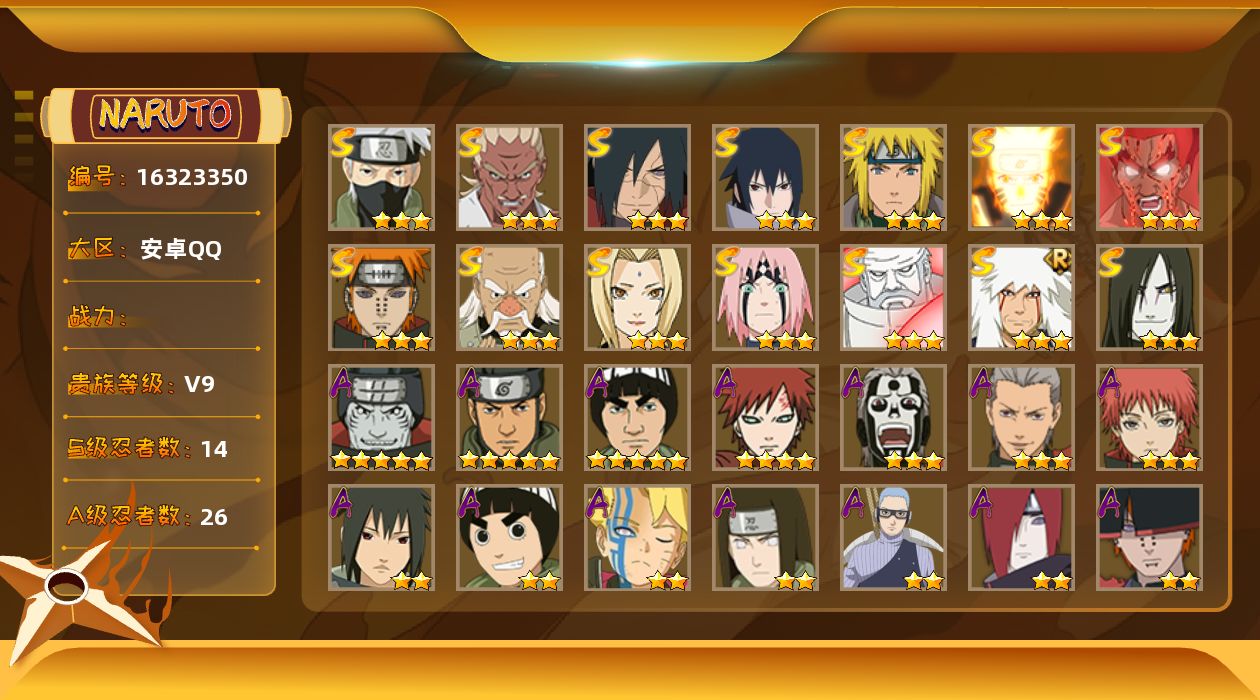This screenshot has height=700, width=1260.
Task: Choose the red-haired Gaara portrait
Action: [x=765, y=417]
